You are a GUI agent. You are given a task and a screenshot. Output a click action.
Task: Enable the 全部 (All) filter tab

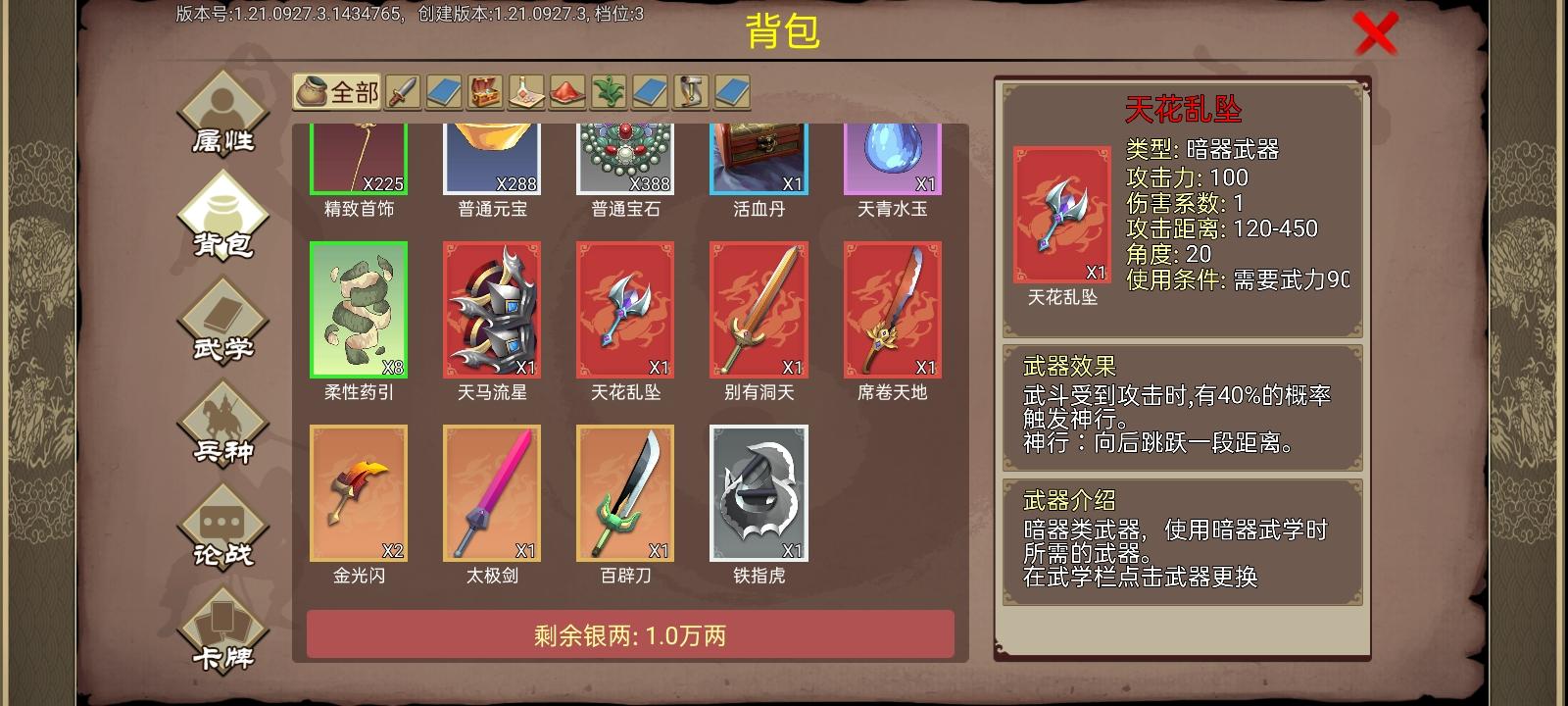336,93
